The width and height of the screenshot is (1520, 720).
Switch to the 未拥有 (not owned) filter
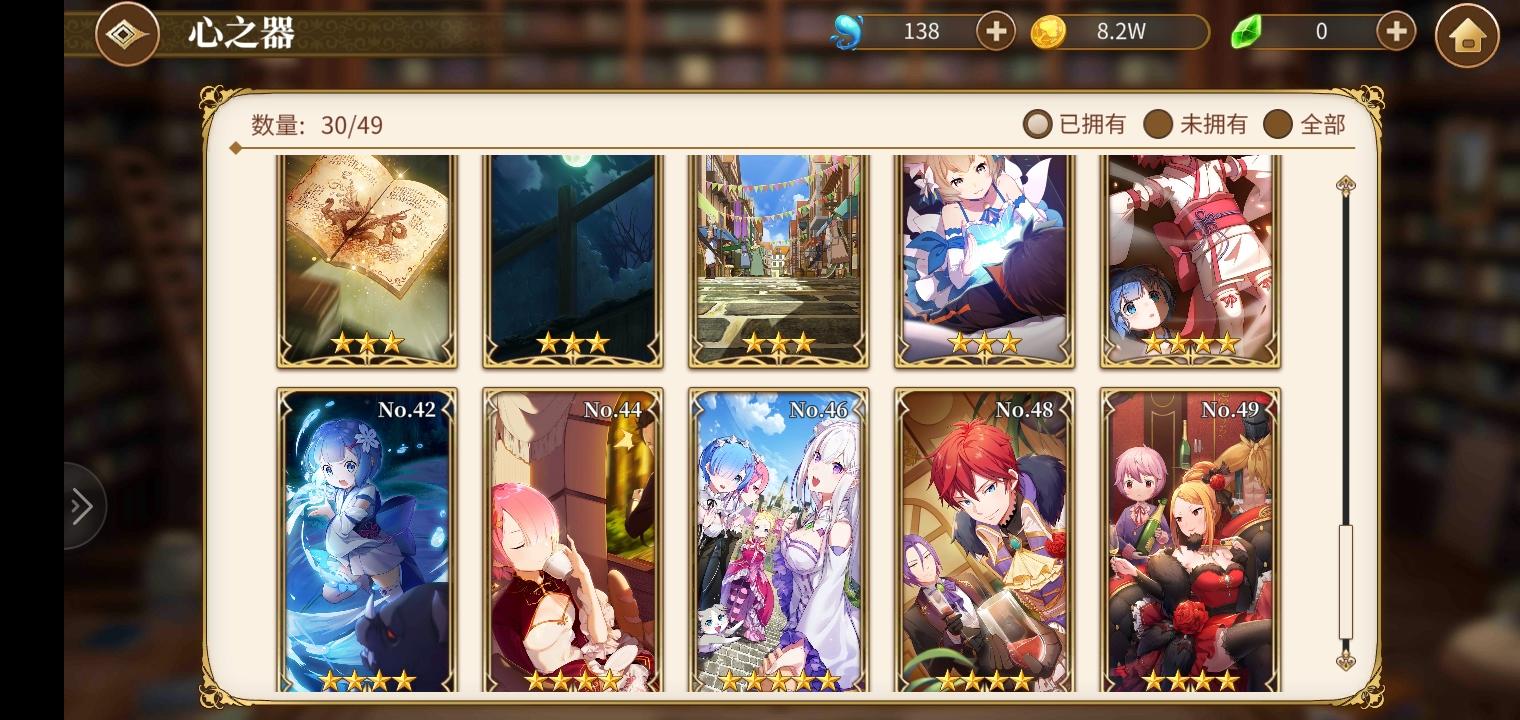tap(1159, 124)
